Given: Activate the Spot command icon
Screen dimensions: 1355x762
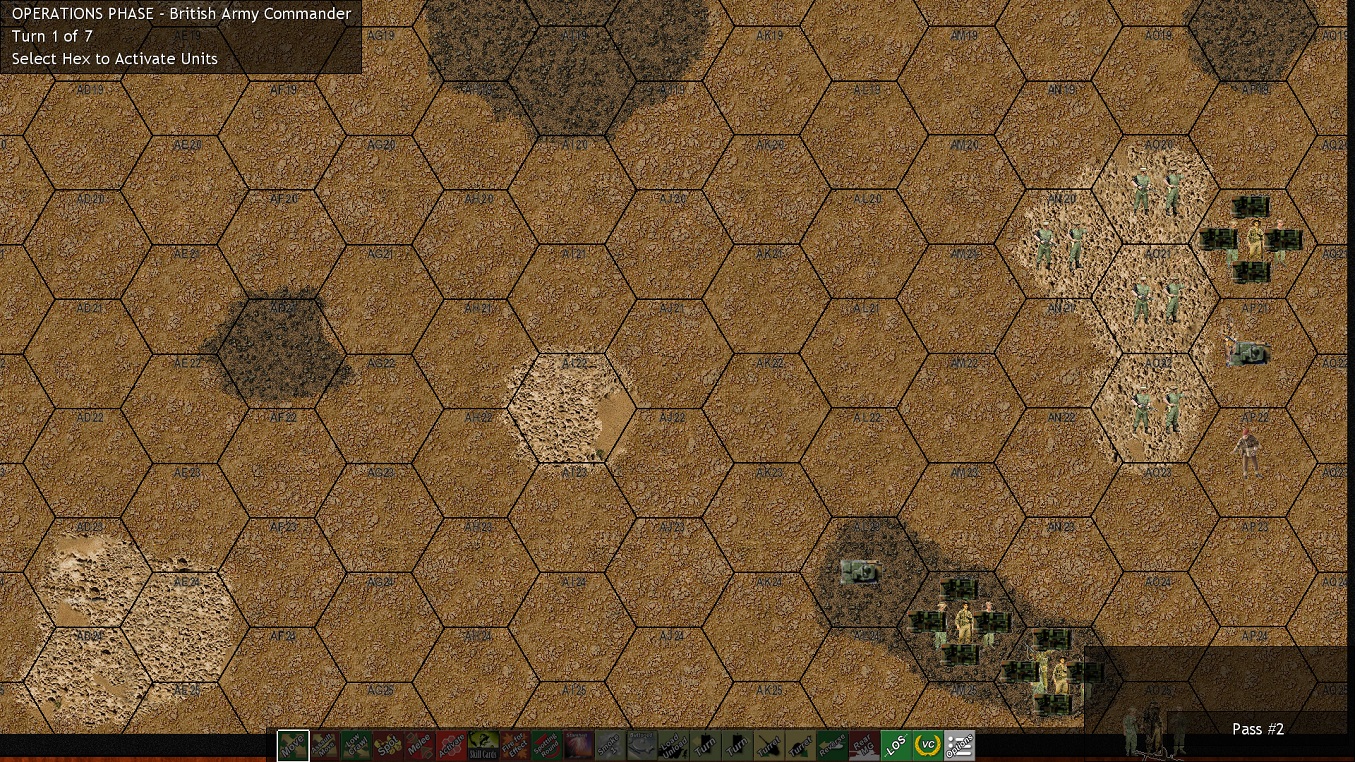Looking at the screenshot, I should [389, 745].
